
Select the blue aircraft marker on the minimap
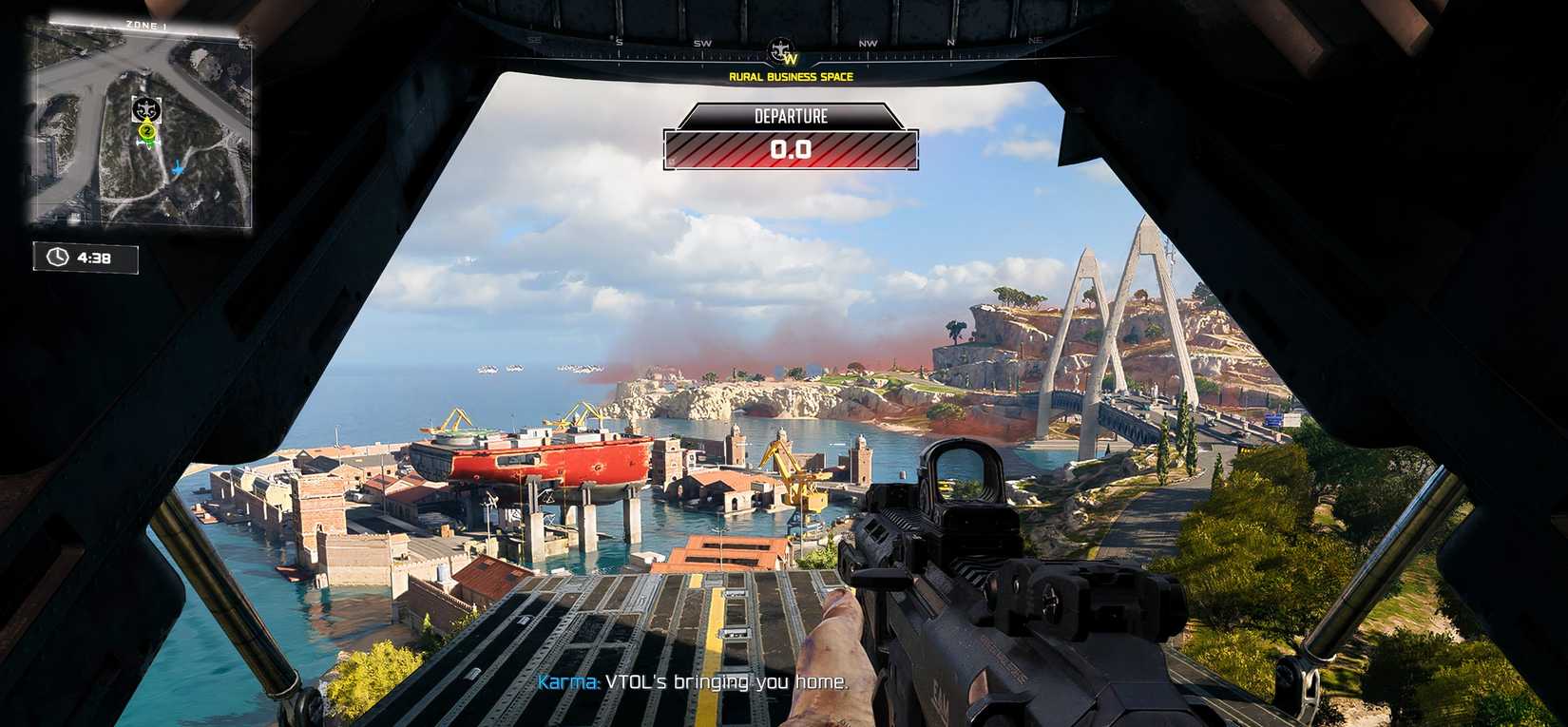tap(178, 169)
